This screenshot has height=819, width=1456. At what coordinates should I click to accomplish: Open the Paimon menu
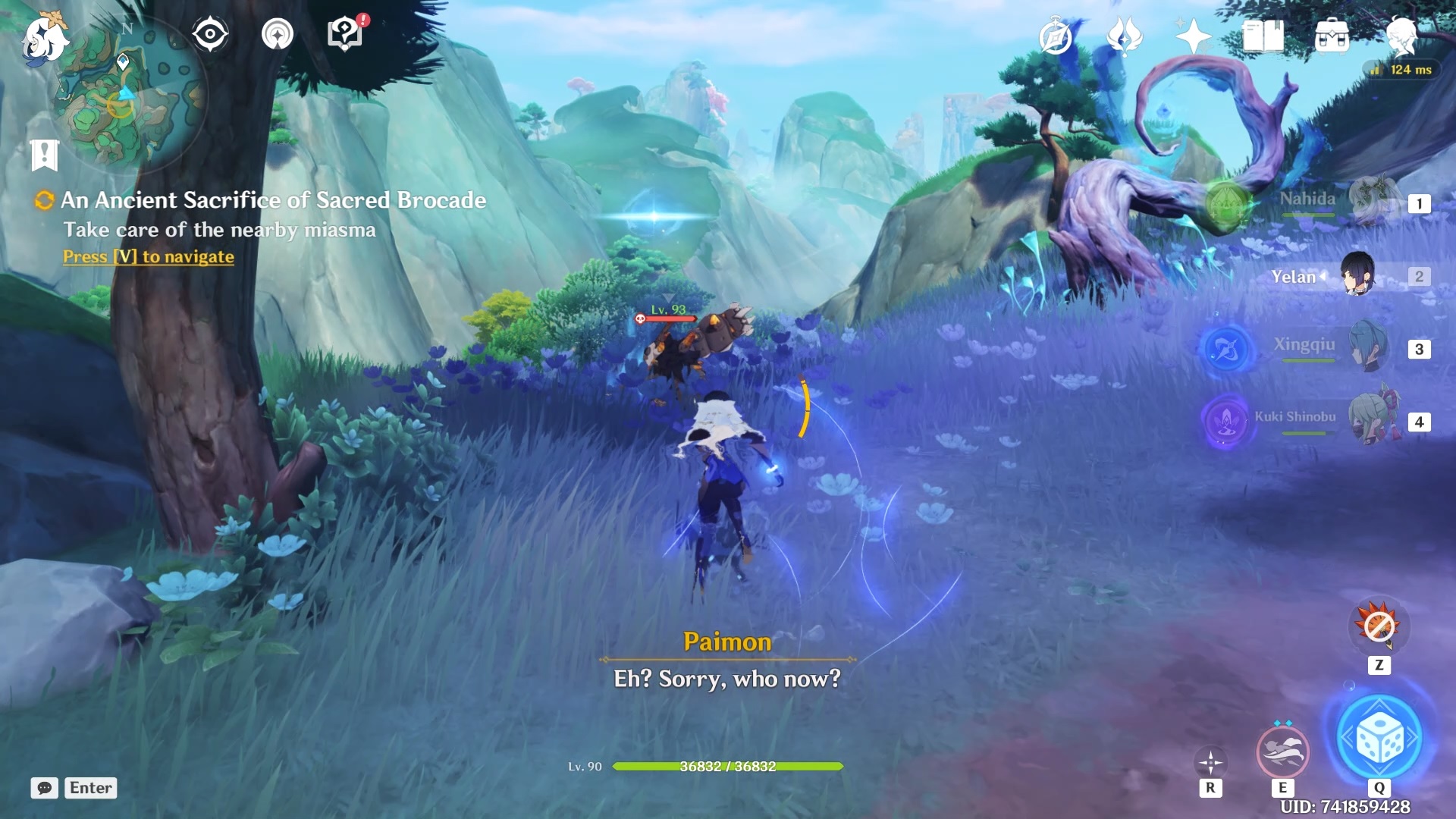point(43,38)
